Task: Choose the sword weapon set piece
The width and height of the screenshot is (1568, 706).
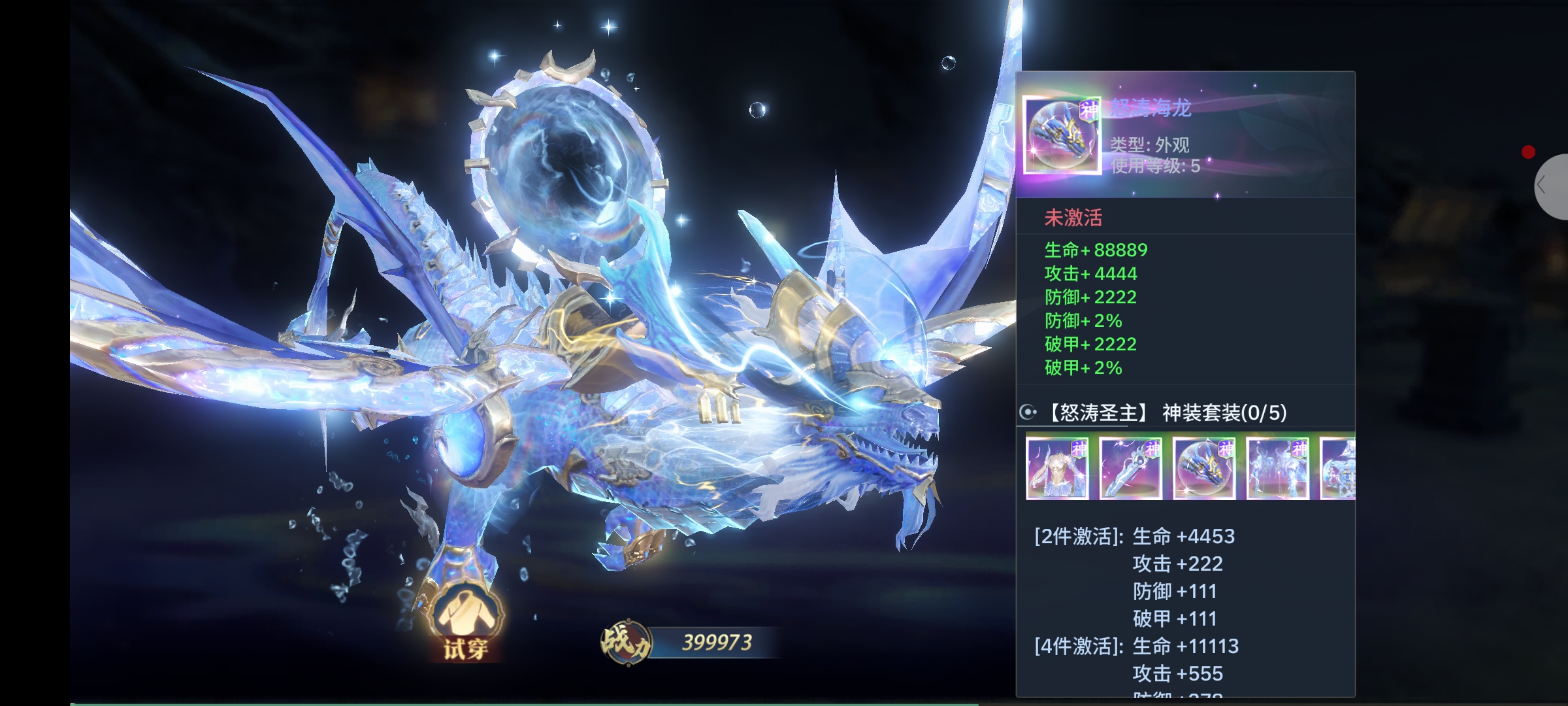Action: pos(1130,468)
